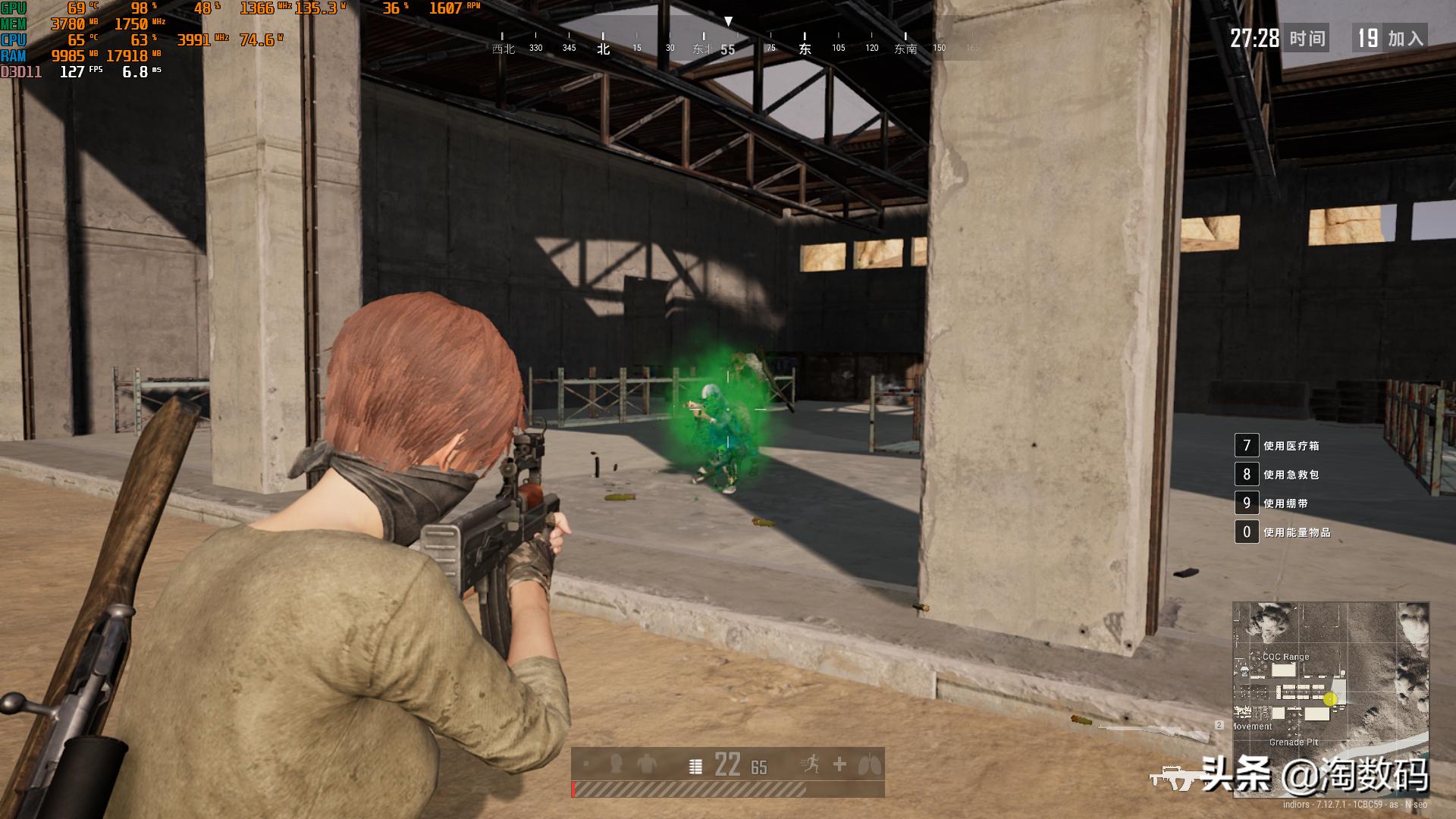Click the 北 north marker on compass
1456x819 pixels.
tap(603, 49)
